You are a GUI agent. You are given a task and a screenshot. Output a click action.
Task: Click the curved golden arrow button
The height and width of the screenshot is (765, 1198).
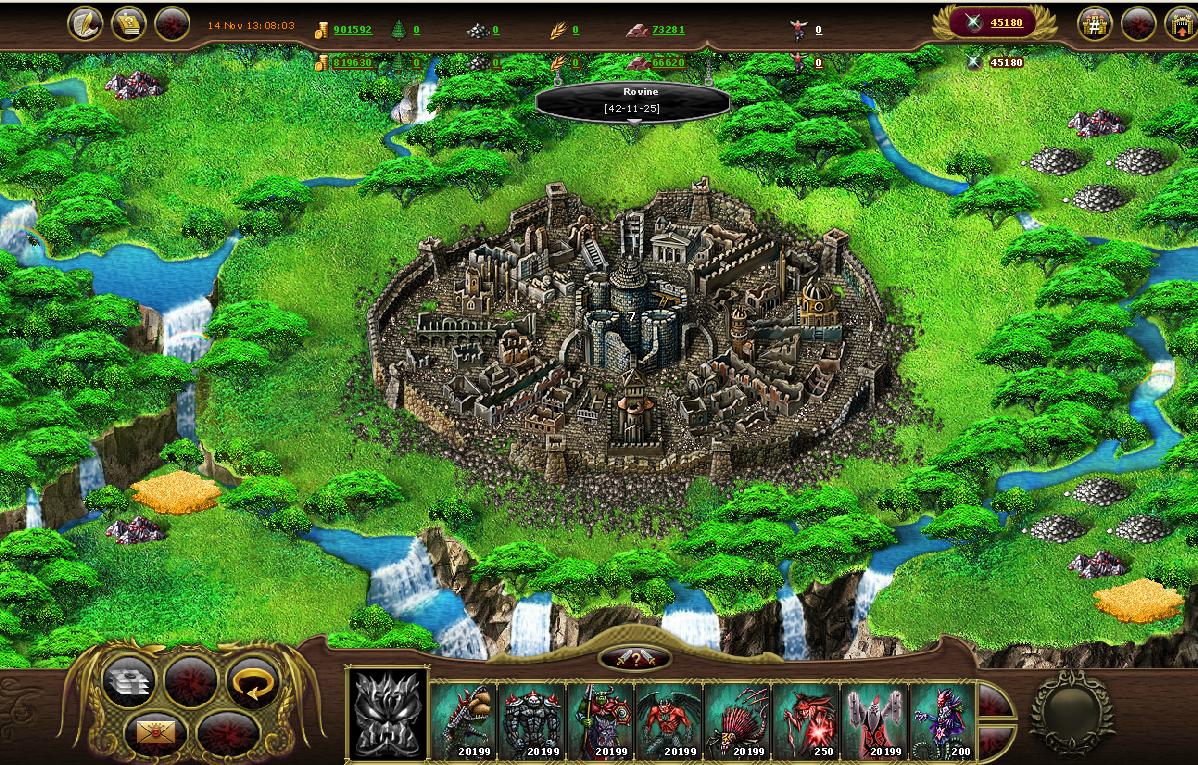pos(251,682)
